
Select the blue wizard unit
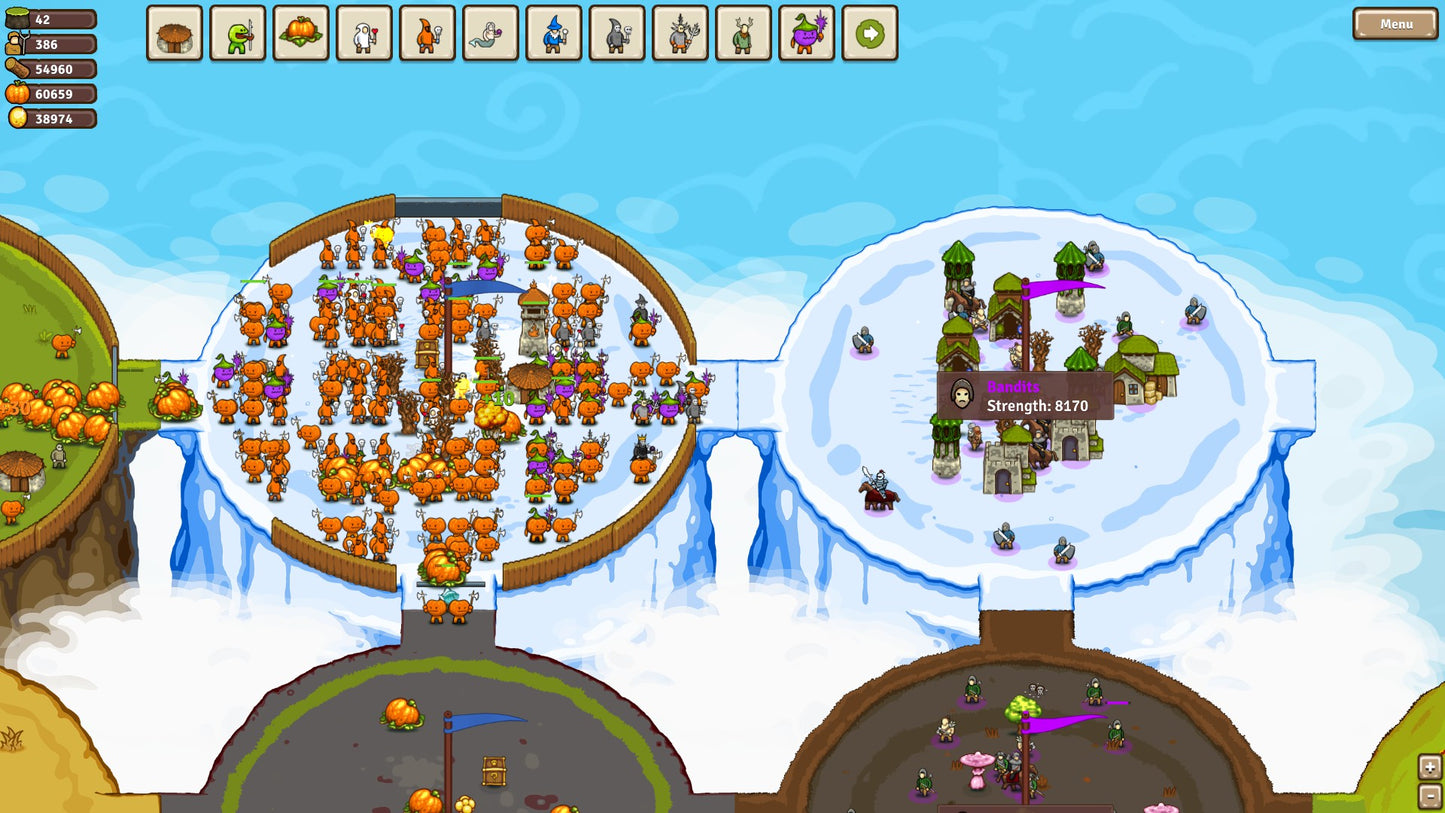tap(554, 33)
